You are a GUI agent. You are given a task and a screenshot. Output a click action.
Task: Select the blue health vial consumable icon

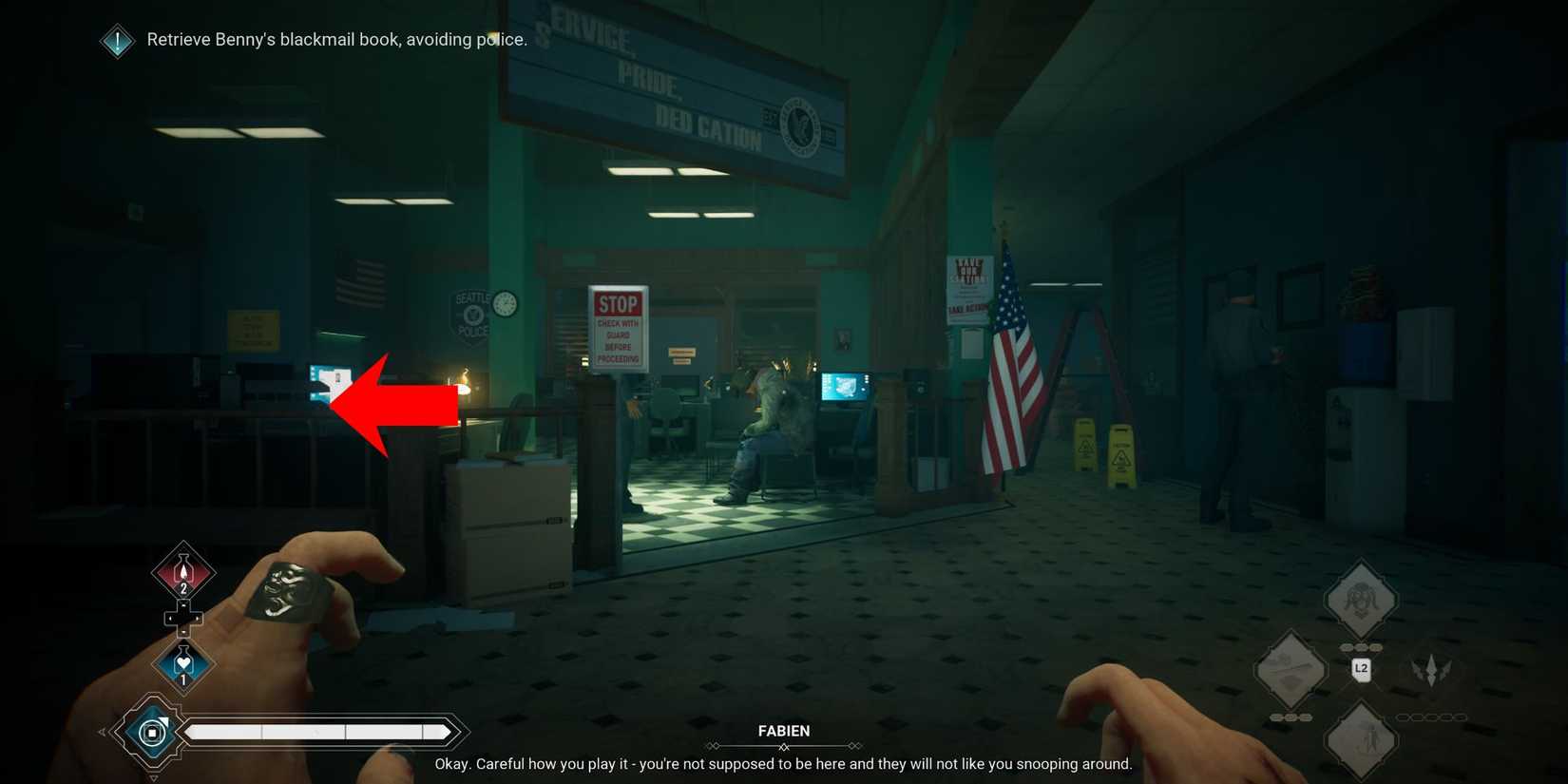point(182,661)
